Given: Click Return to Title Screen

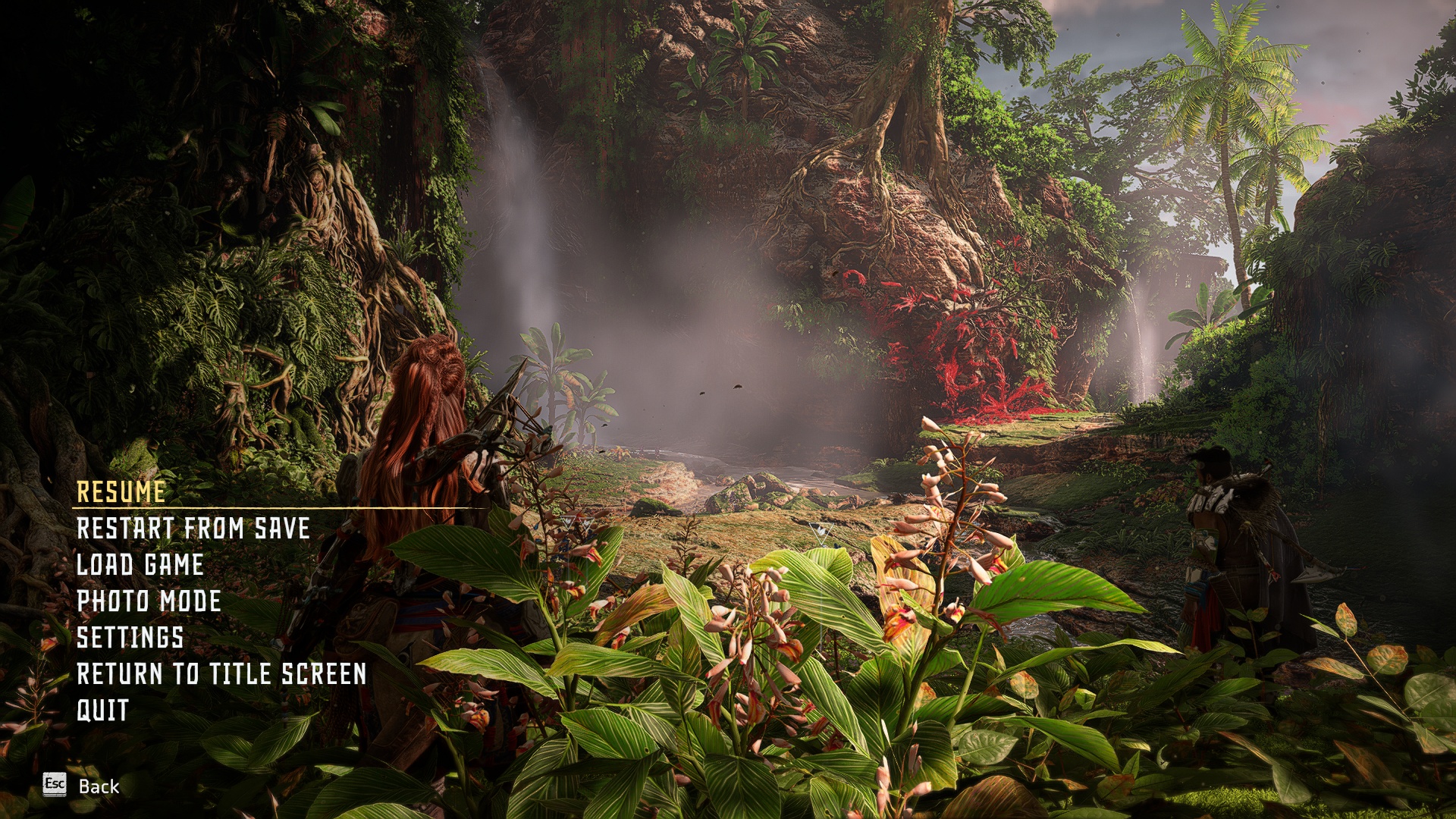Looking at the screenshot, I should tap(221, 674).
